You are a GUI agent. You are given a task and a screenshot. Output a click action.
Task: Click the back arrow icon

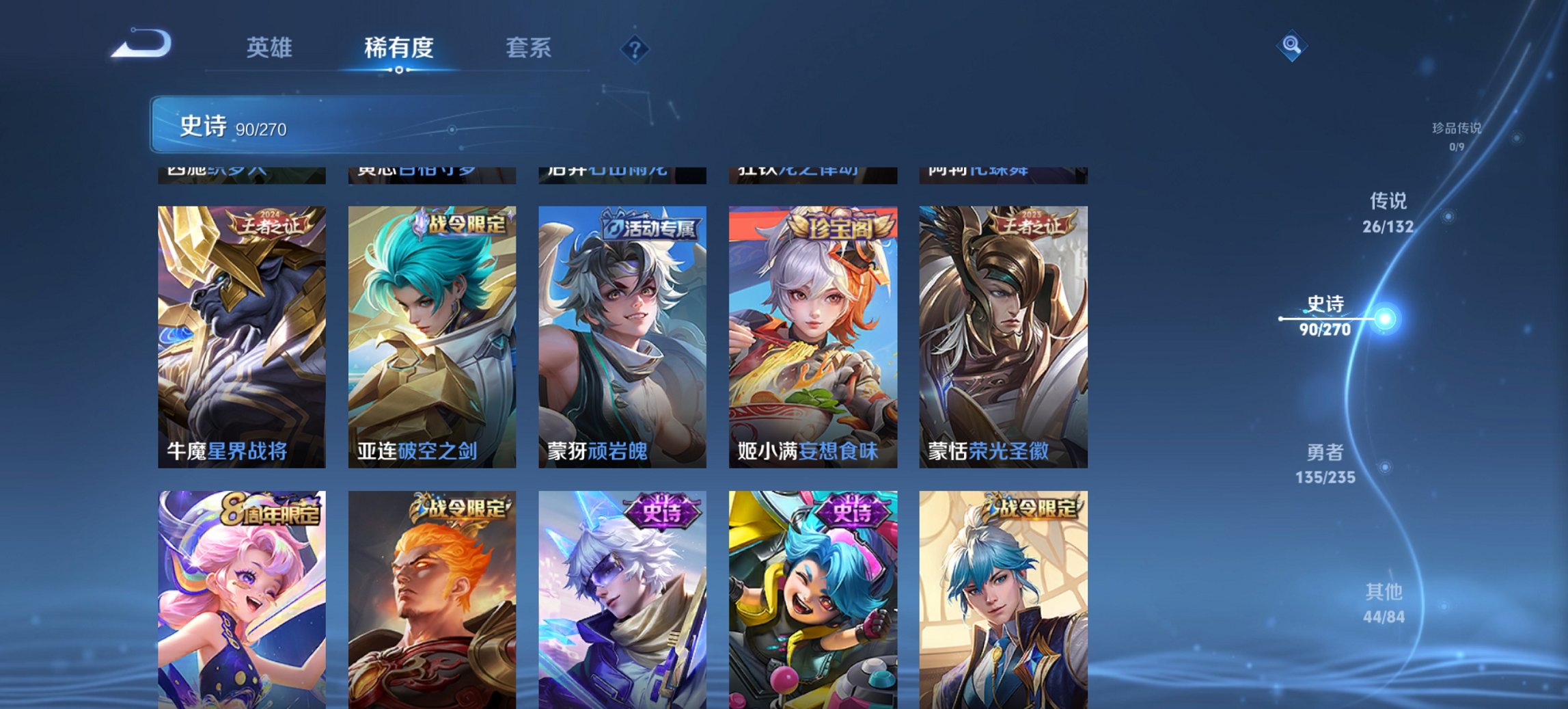click(x=141, y=43)
